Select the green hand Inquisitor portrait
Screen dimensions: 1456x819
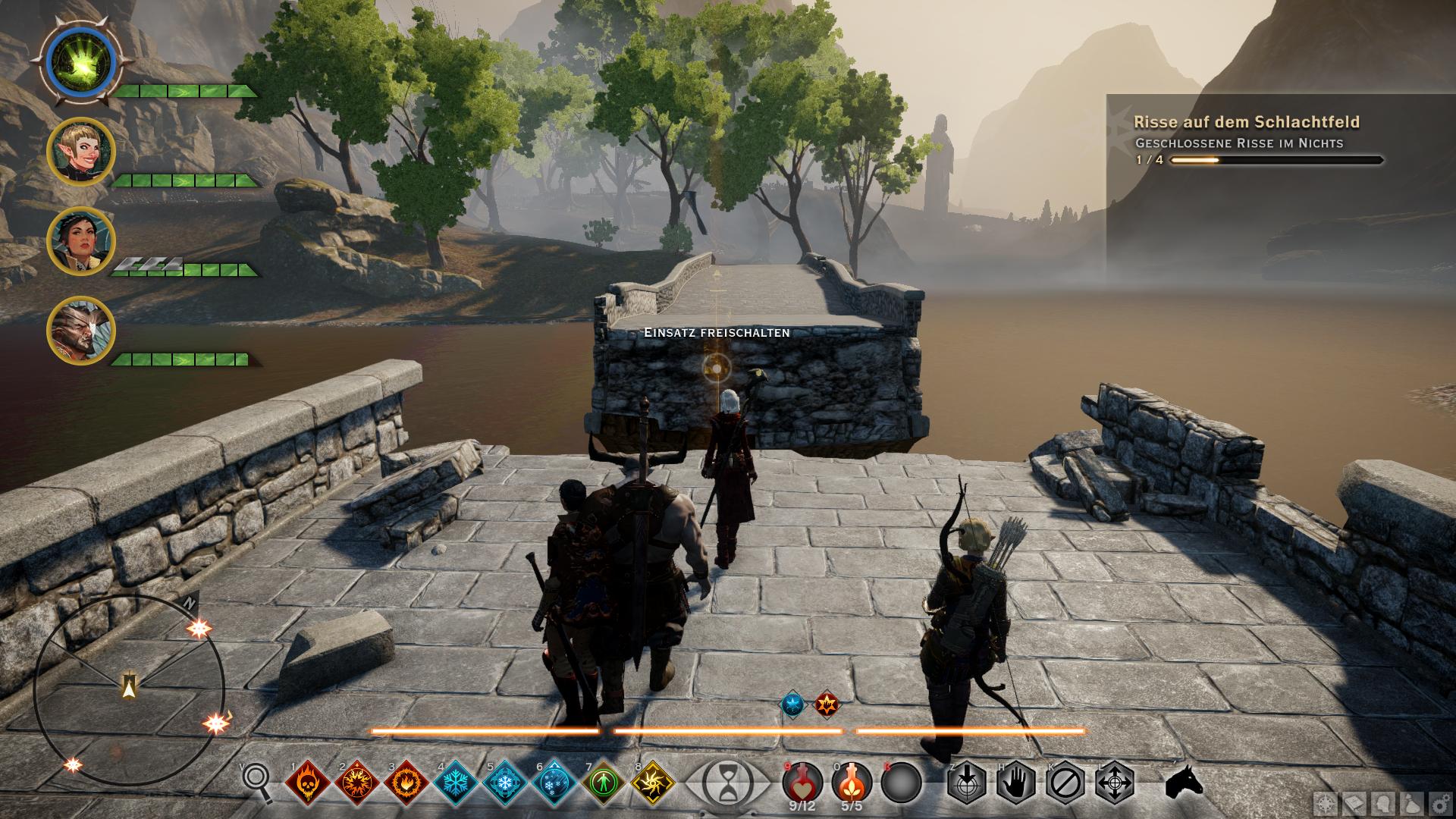(x=80, y=63)
